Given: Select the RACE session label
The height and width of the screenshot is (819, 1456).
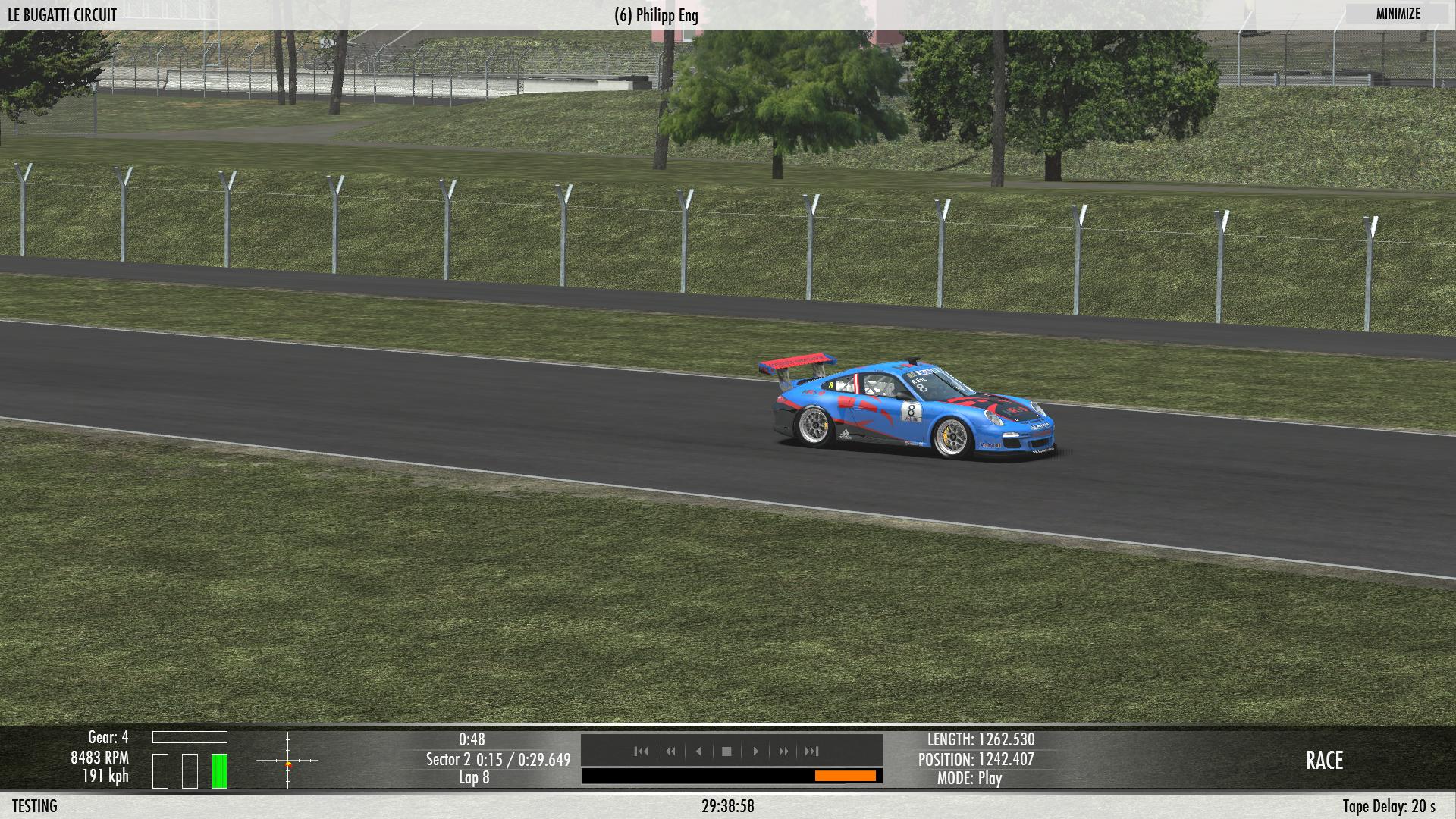Looking at the screenshot, I should tap(1324, 761).
